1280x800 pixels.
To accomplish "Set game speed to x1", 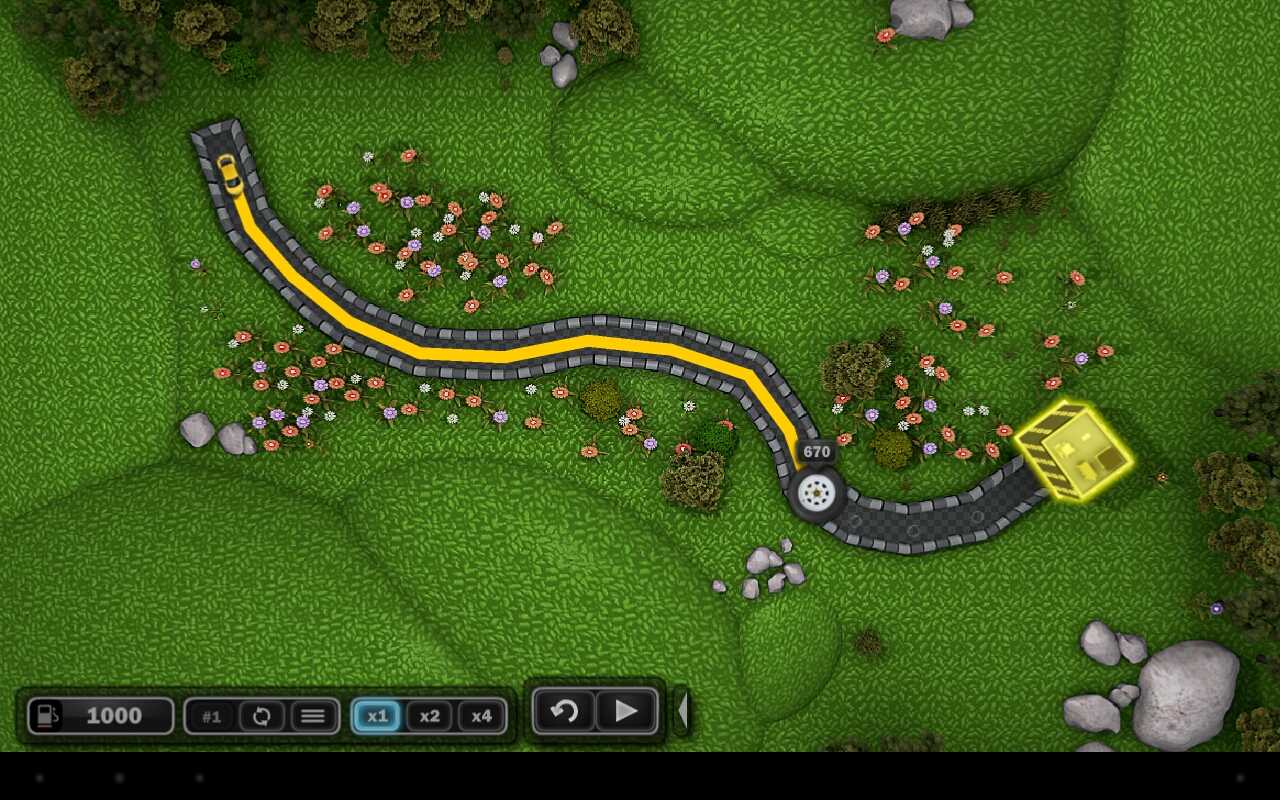I will [377, 716].
